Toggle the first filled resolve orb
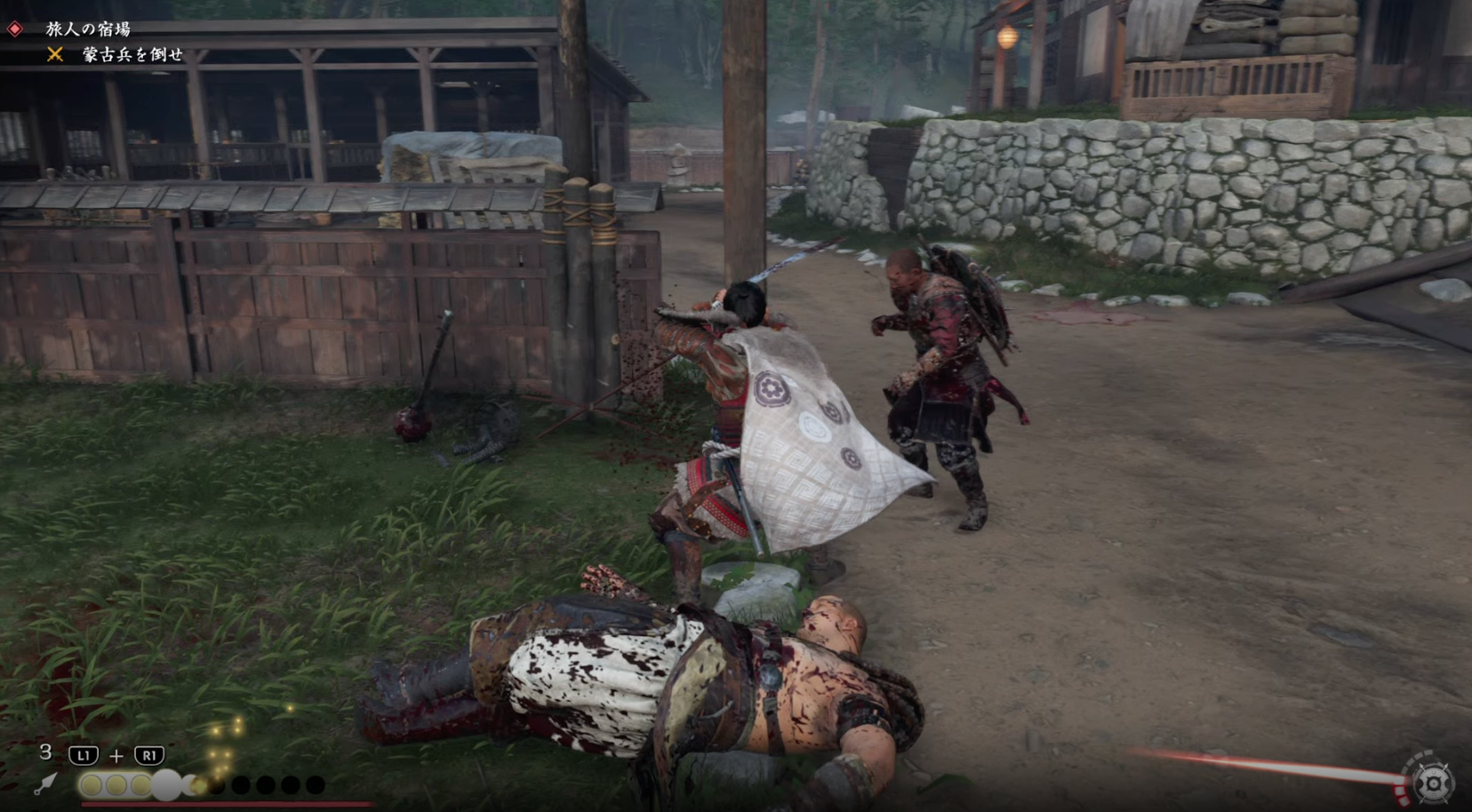Viewport: 1472px width, 812px height. coord(92,784)
